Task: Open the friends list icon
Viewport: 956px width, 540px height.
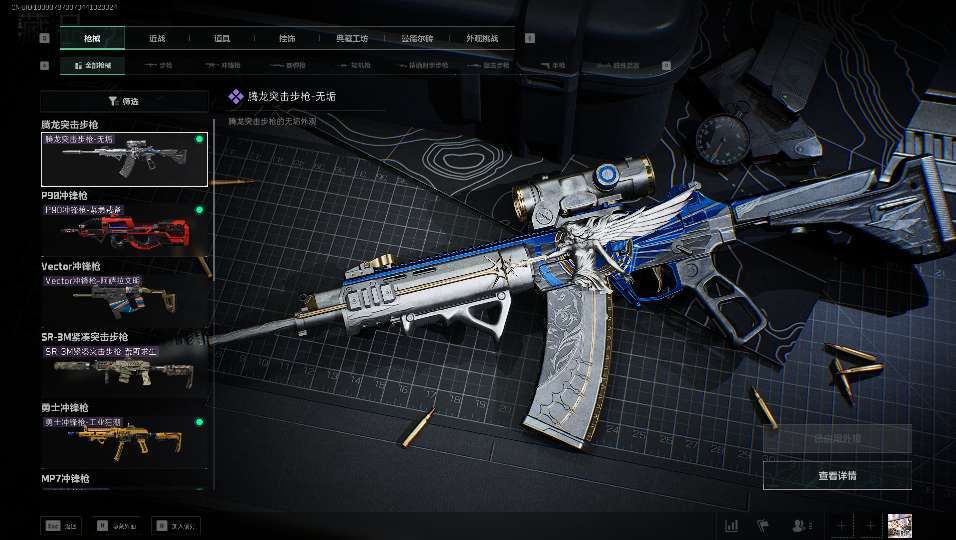Action: pos(800,525)
